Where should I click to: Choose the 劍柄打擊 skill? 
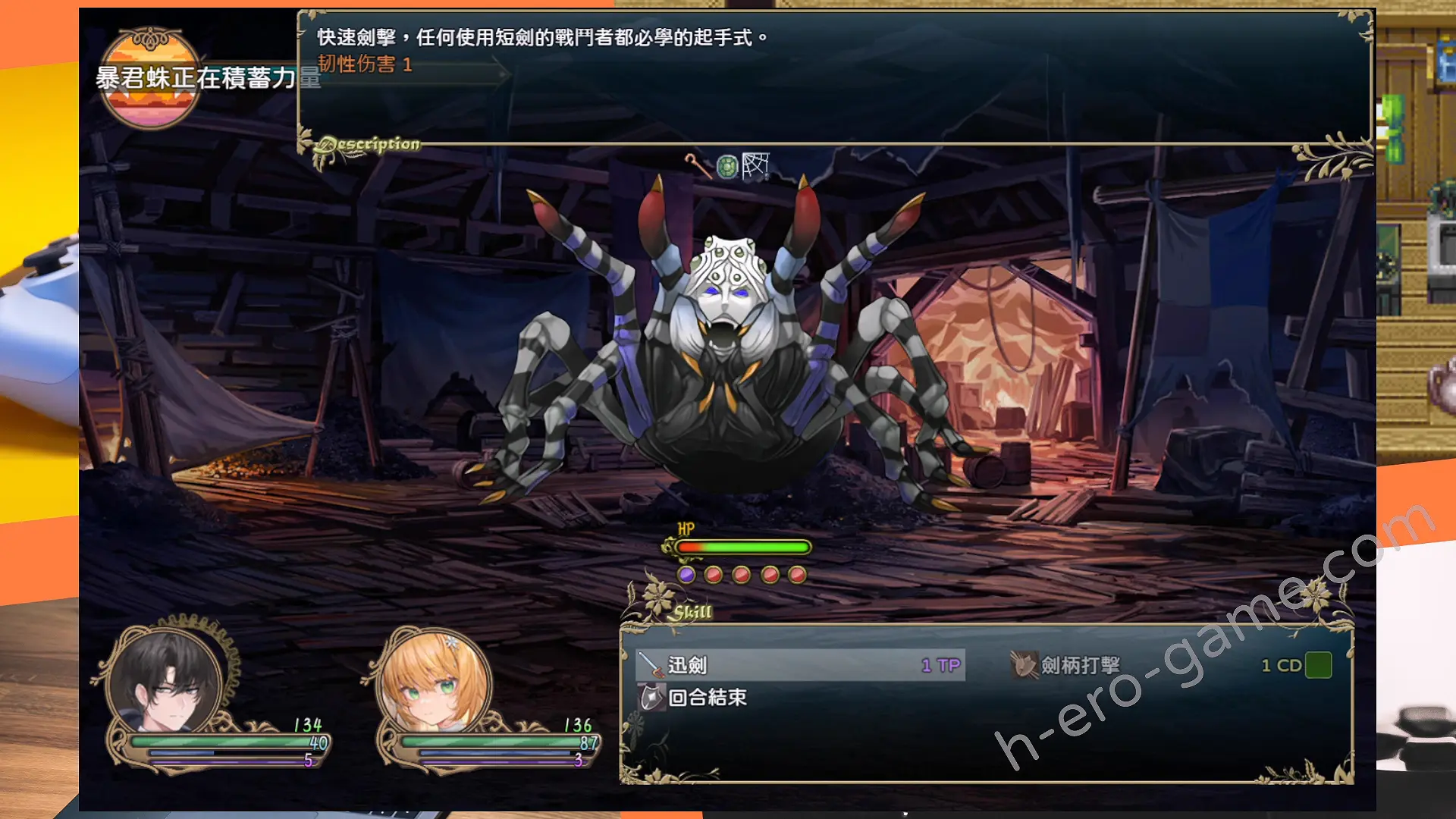tap(1080, 665)
